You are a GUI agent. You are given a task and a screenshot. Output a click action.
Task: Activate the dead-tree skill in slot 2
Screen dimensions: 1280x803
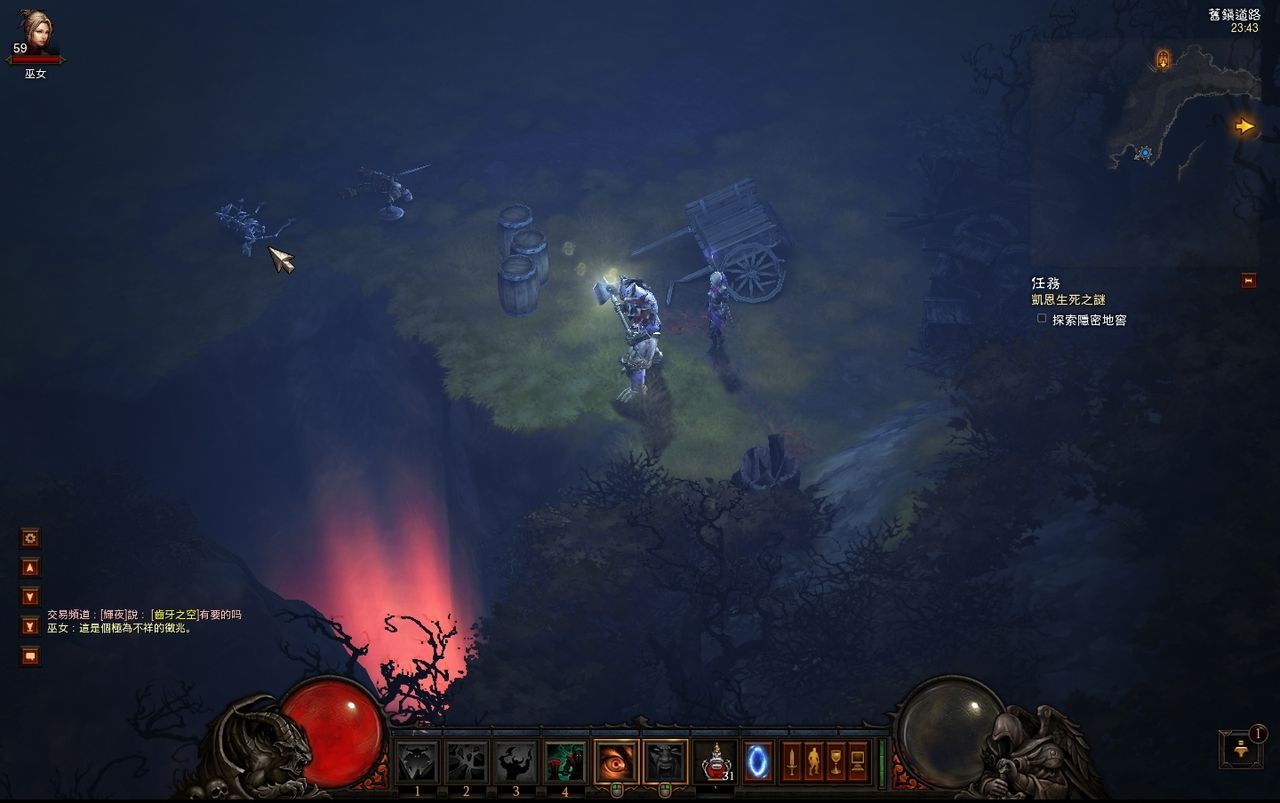(x=466, y=762)
